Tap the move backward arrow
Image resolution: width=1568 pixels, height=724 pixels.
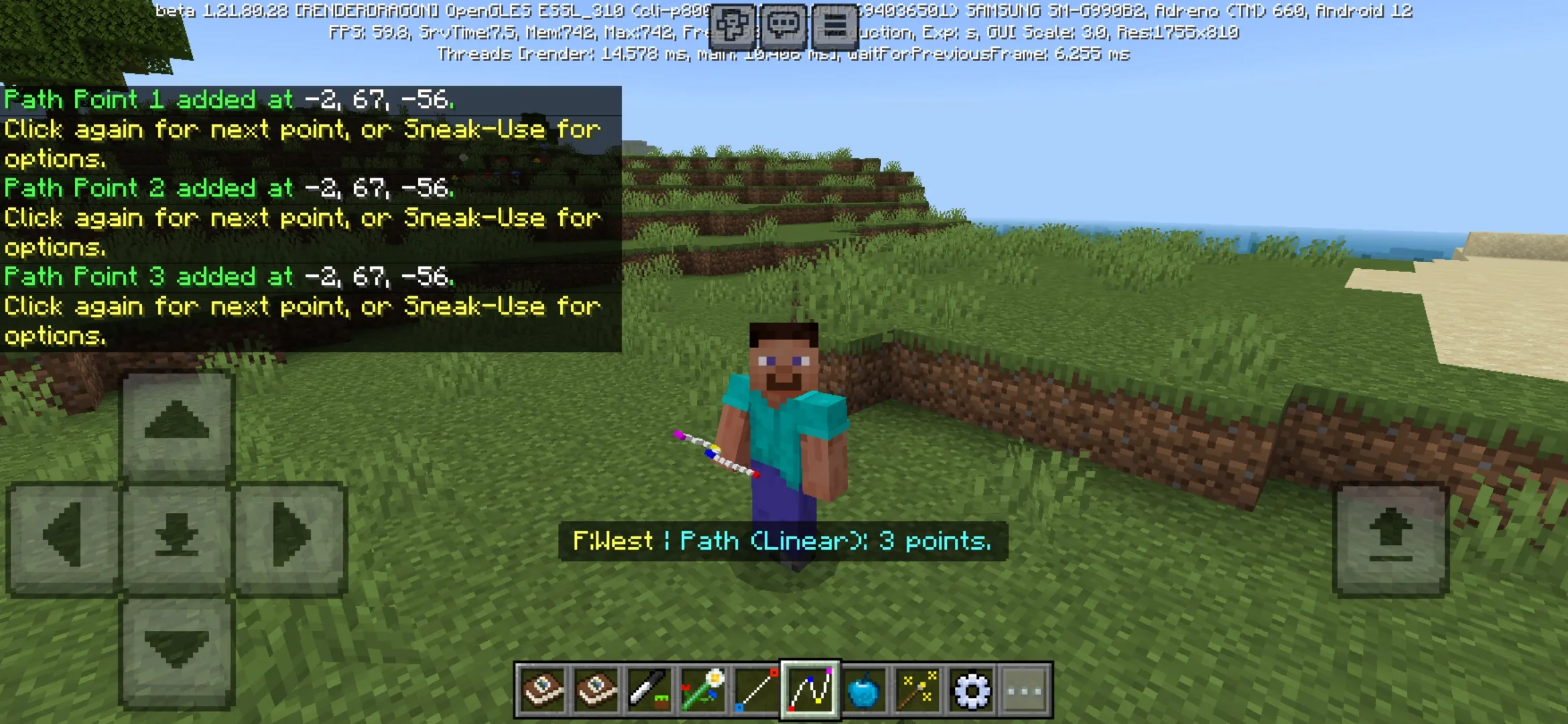[177, 650]
